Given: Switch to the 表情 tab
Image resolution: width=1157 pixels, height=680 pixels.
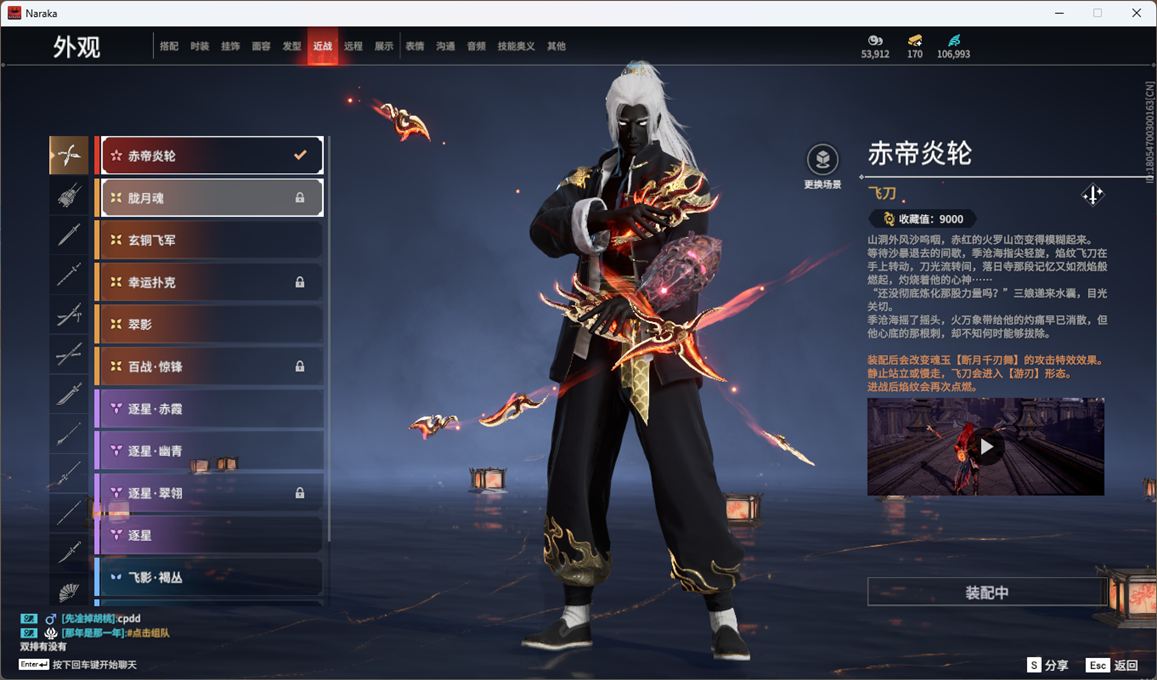Looking at the screenshot, I should pyautogui.click(x=415, y=46).
